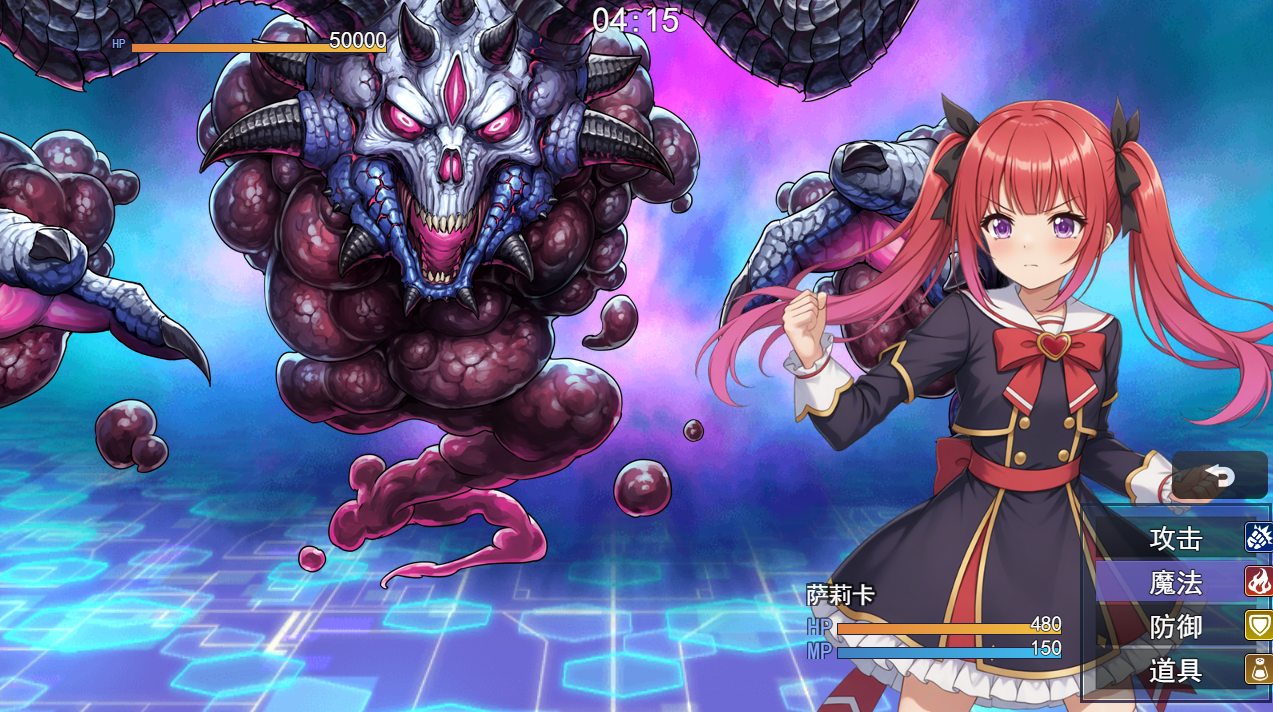Screen dimensions: 1273x712
Task: Pick the 防御 defend command
Action: coord(1177,627)
